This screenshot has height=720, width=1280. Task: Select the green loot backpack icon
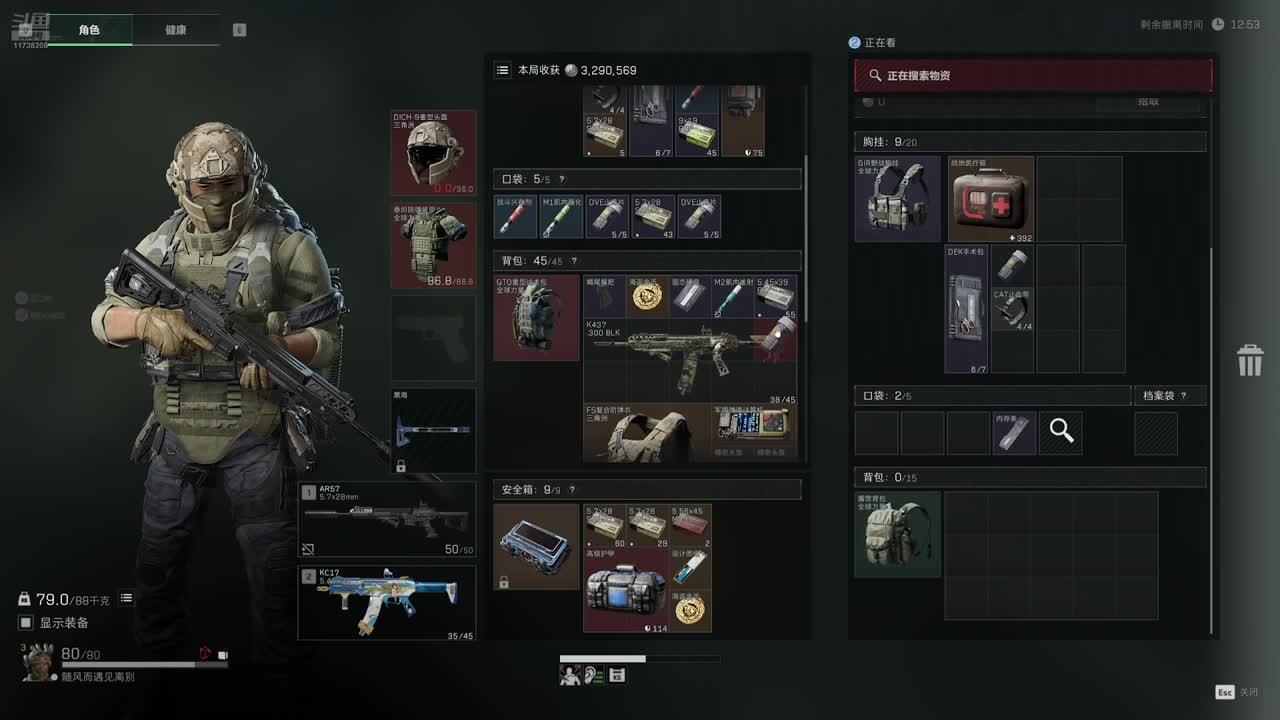tap(897, 534)
